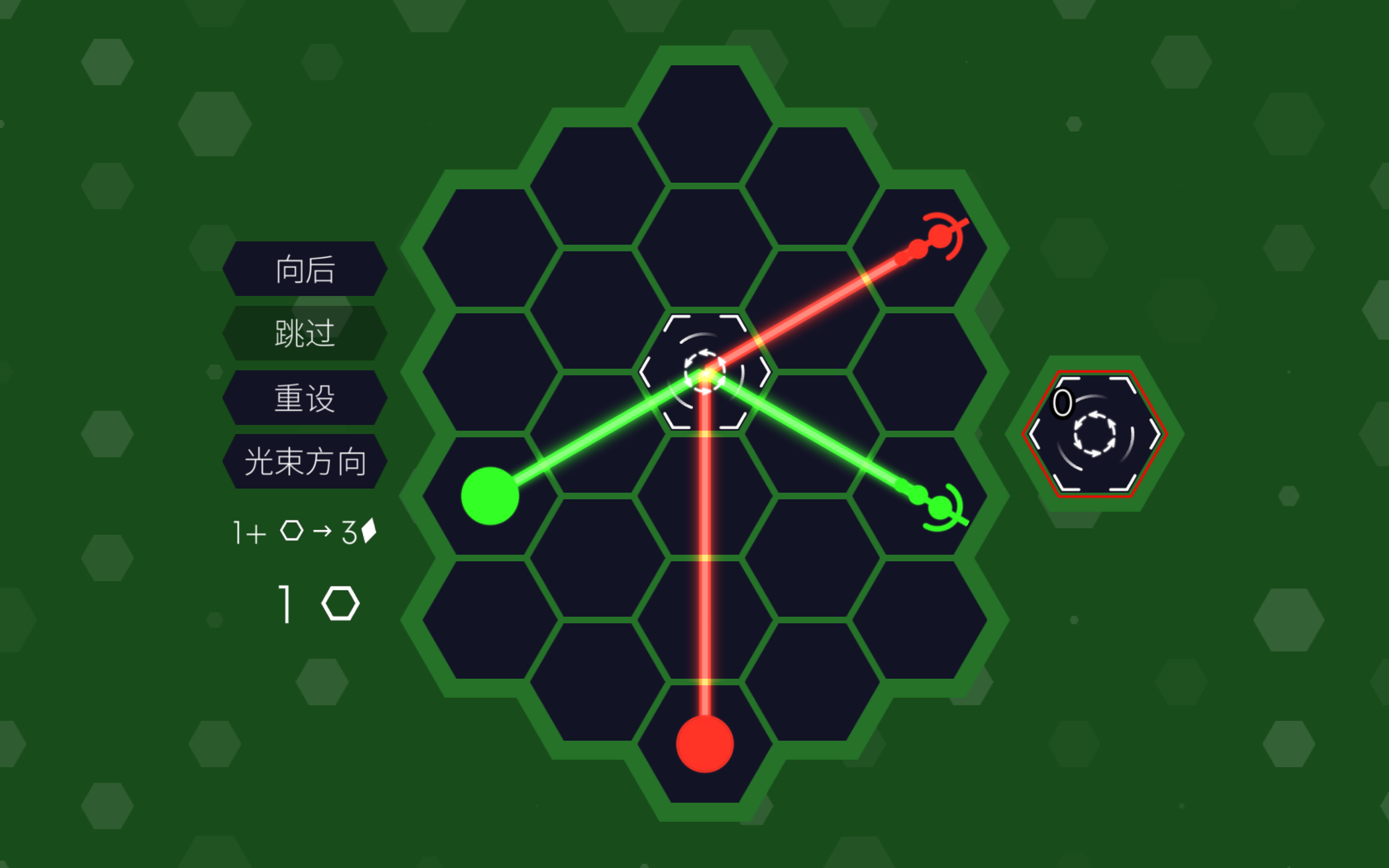Select the rotator tile at the board center
The image size is (1389, 868).
point(705,372)
